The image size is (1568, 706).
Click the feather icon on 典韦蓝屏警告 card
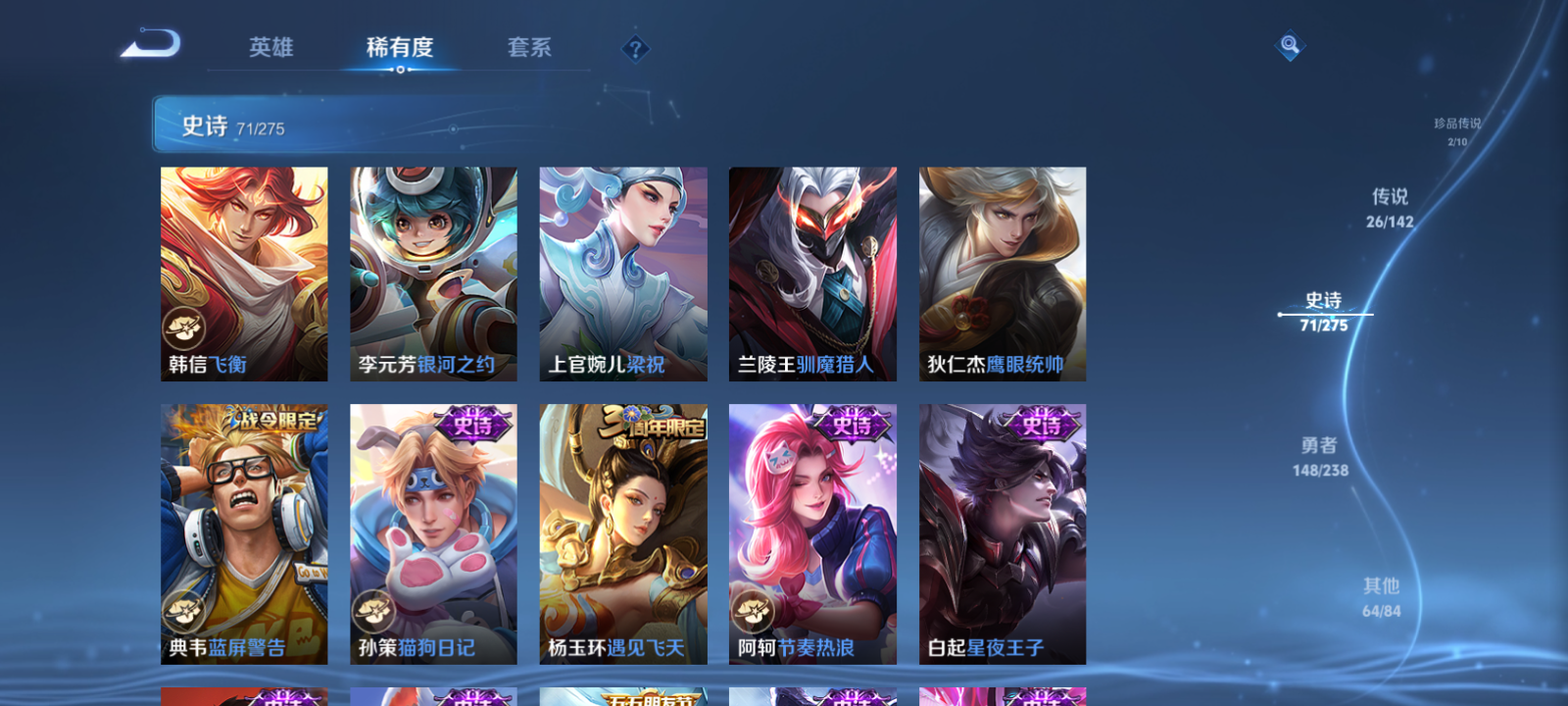click(181, 611)
